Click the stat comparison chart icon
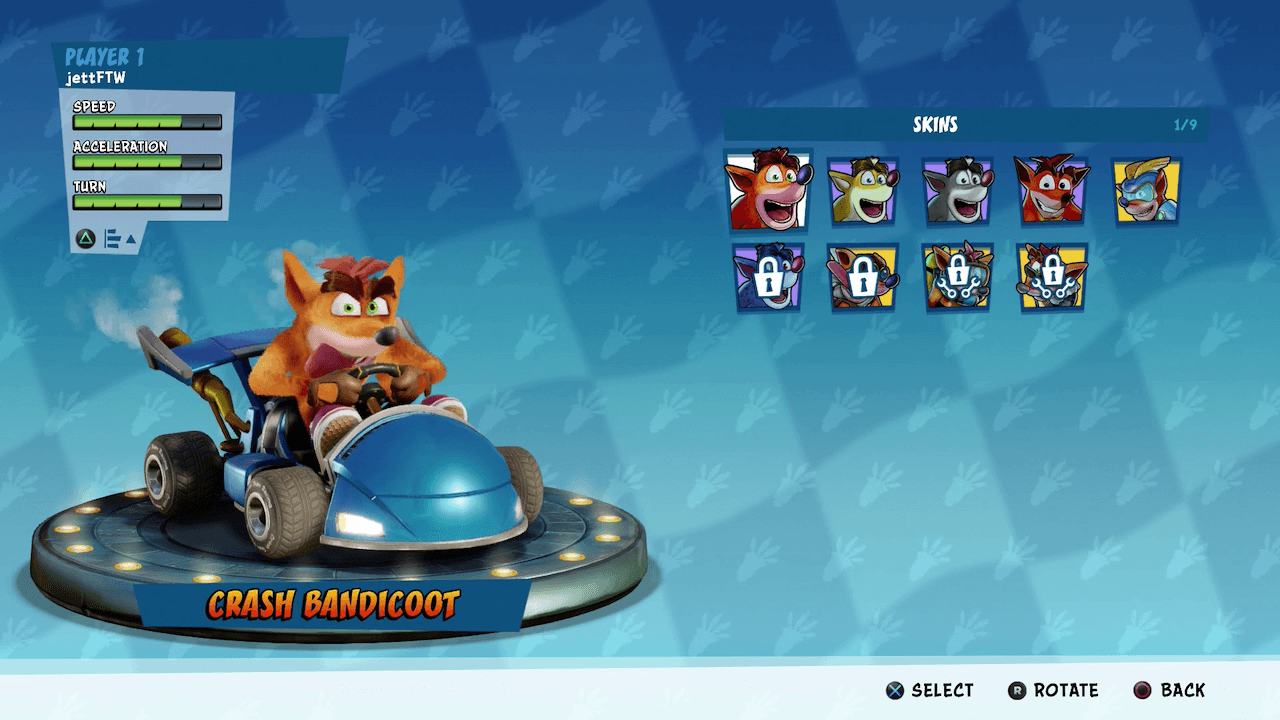Image resolution: width=1280 pixels, height=720 pixels. point(110,240)
